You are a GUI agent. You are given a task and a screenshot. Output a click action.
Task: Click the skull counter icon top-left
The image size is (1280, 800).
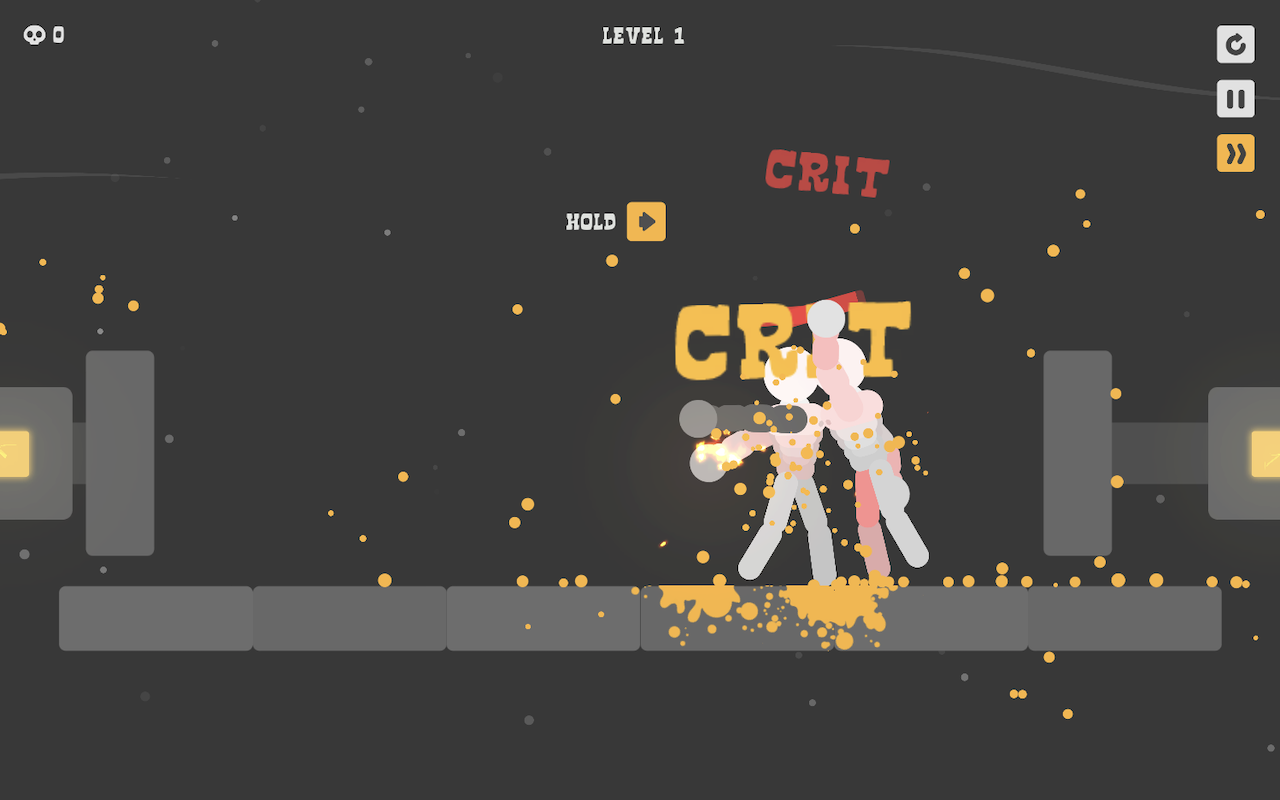(x=33, y=33)
